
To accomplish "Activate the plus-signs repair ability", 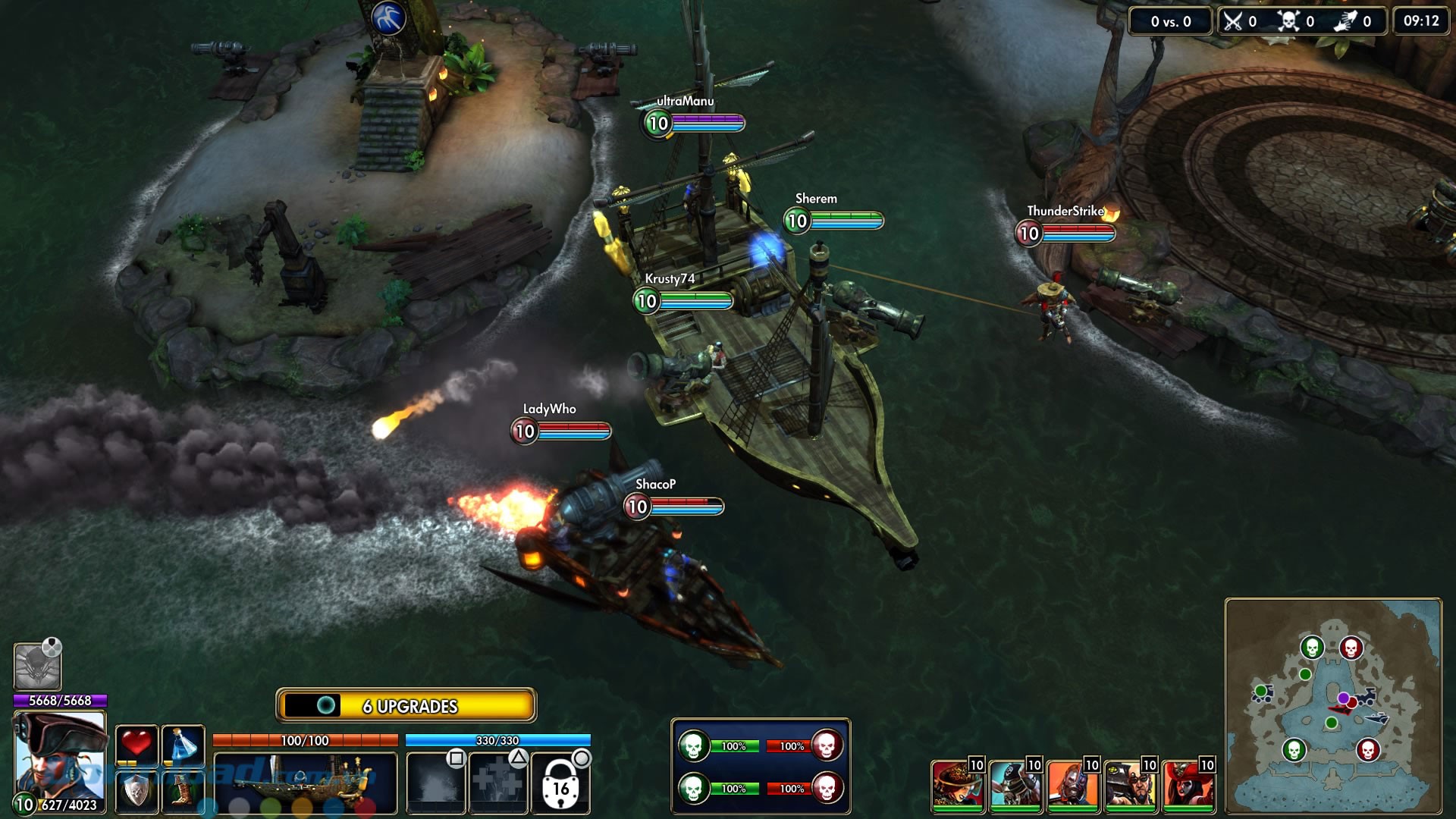I will point(498,783).
